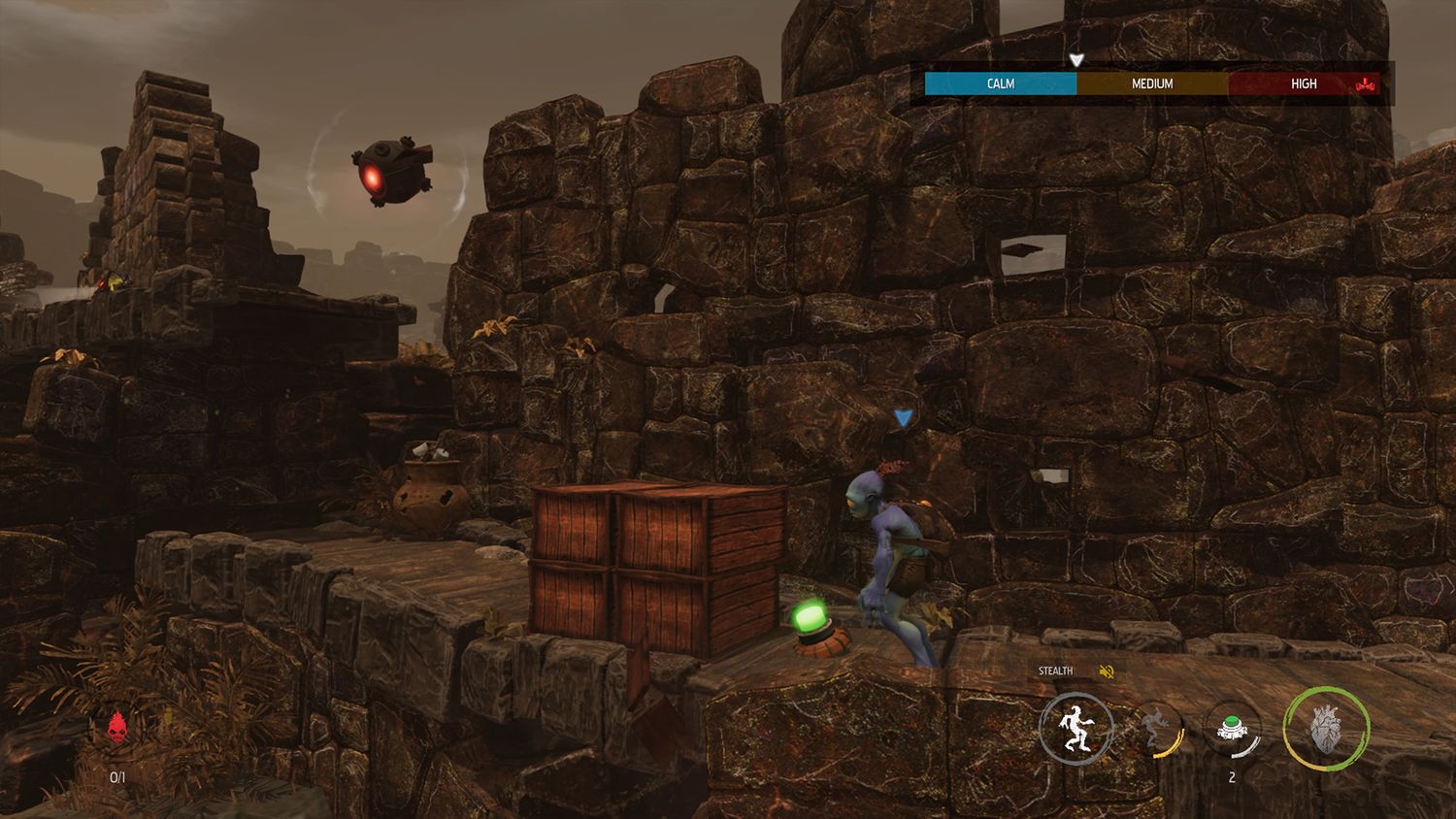
Task: Click the yellow muted-sound stealth indicator
Action: [1106, 672]
